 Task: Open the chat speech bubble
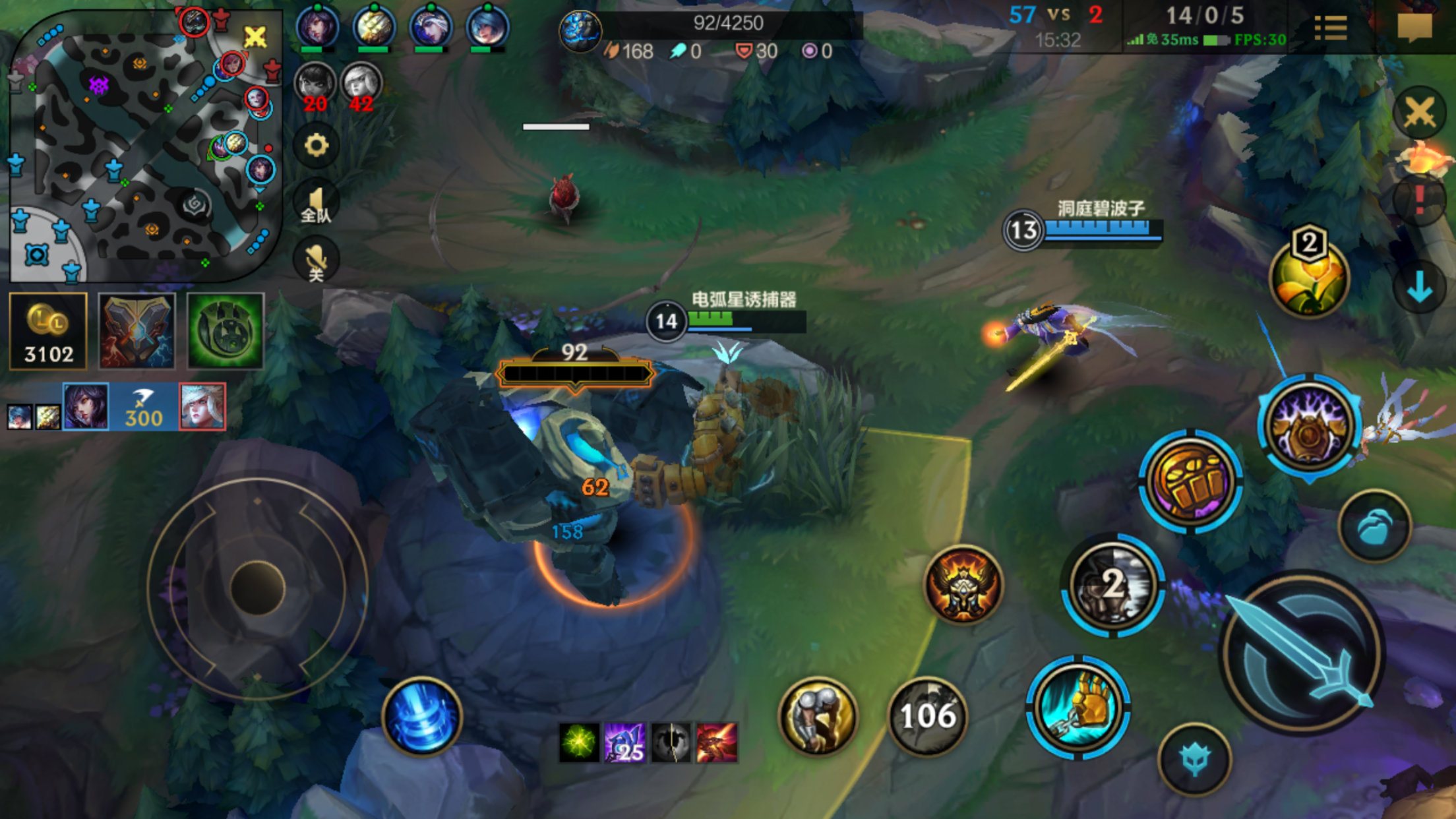pos(1414,28)
